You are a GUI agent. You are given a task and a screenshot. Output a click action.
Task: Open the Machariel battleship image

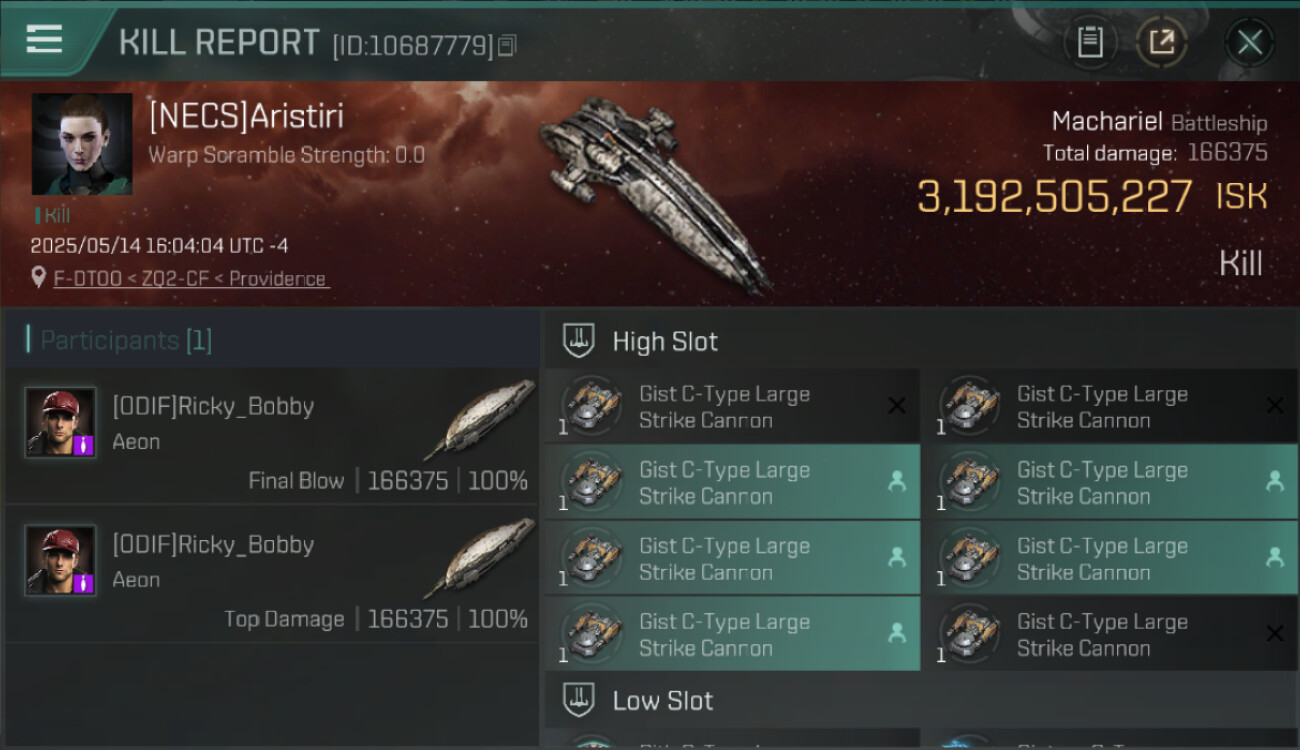click(x=655, y=190)
